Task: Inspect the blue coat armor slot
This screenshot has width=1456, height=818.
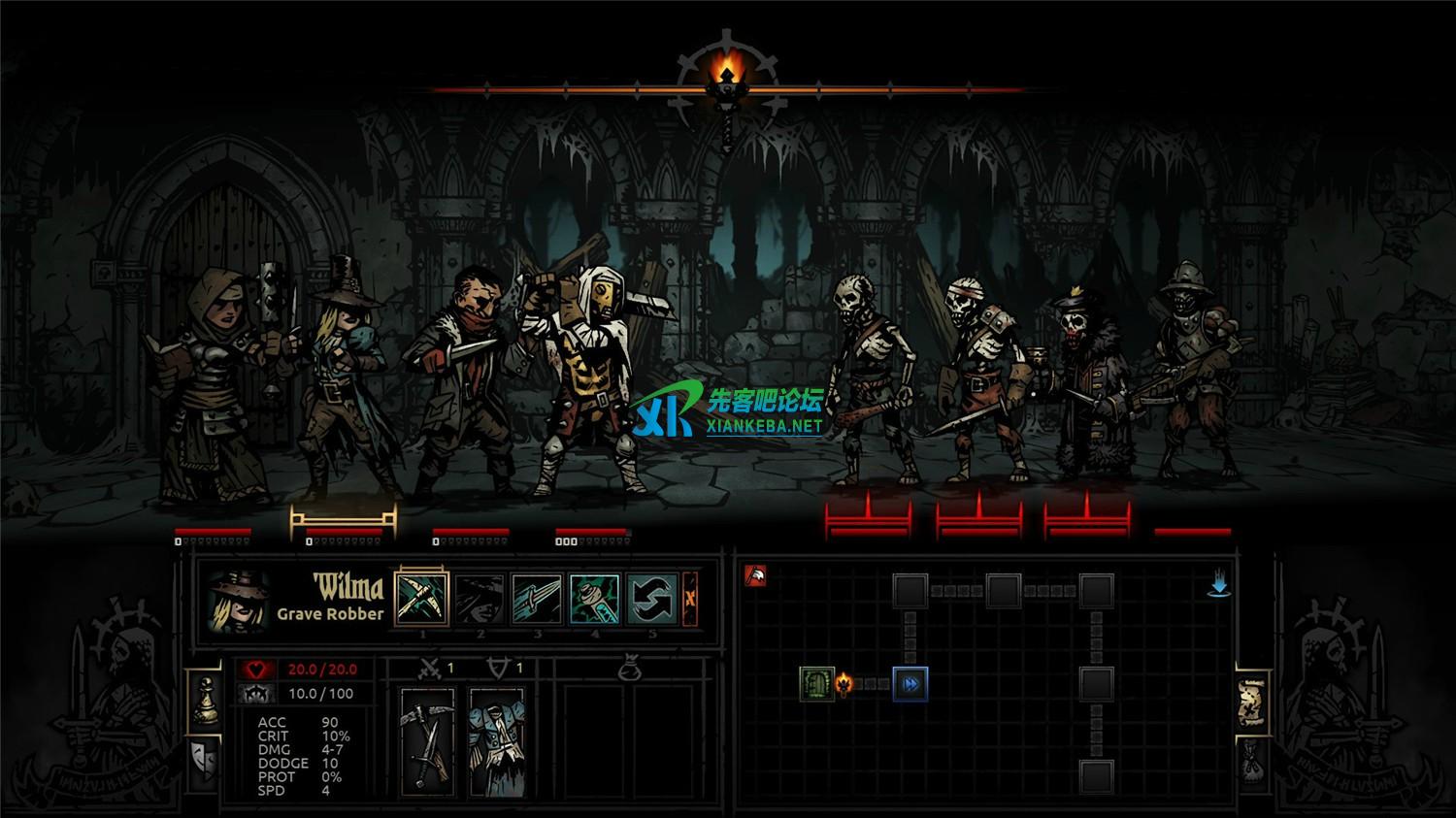Action: [x=497, y=742]
